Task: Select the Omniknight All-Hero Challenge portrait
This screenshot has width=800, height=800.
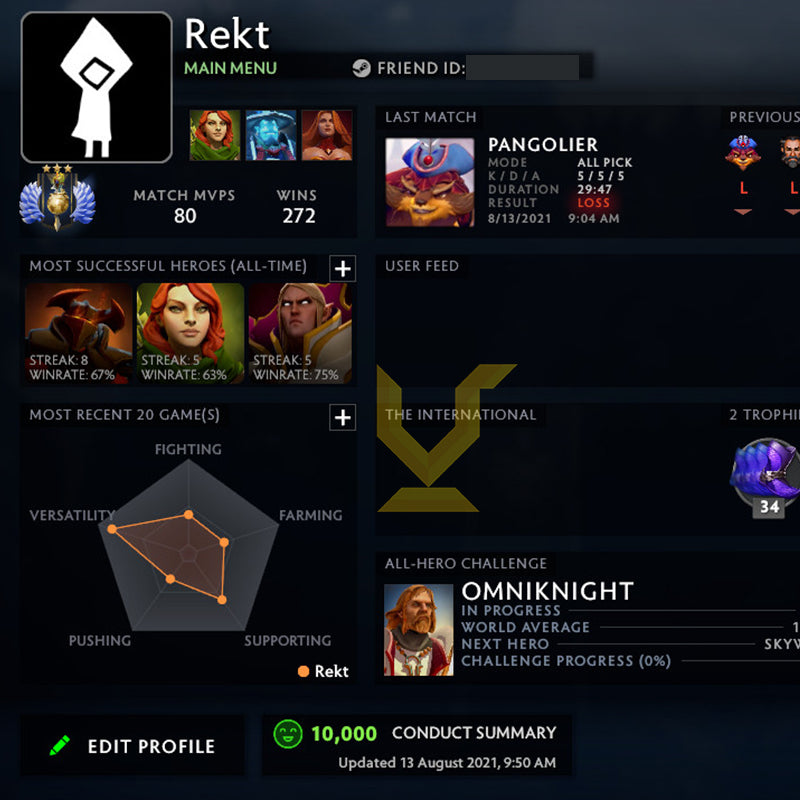Action: coord(419,630)
